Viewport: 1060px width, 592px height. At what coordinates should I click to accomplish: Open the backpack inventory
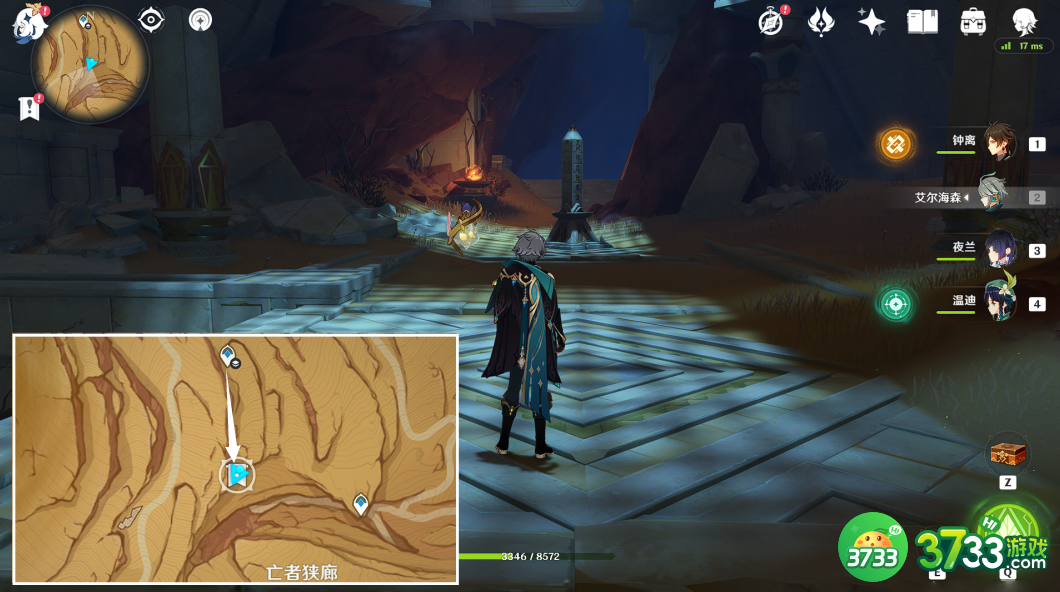(972, 22)
